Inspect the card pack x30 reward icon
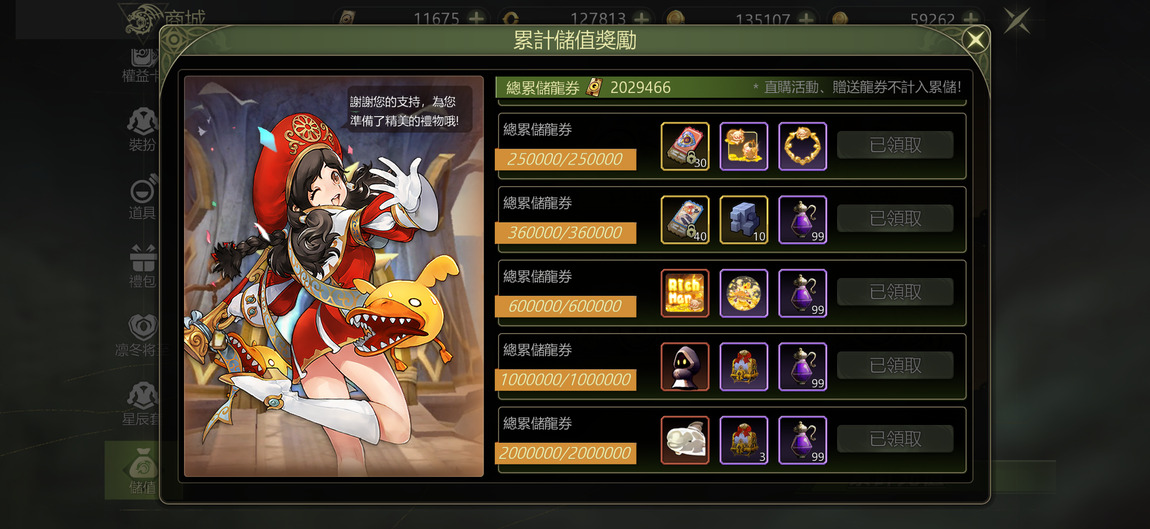The height and width of the screenshot is (529, 1150). point(685,146)
